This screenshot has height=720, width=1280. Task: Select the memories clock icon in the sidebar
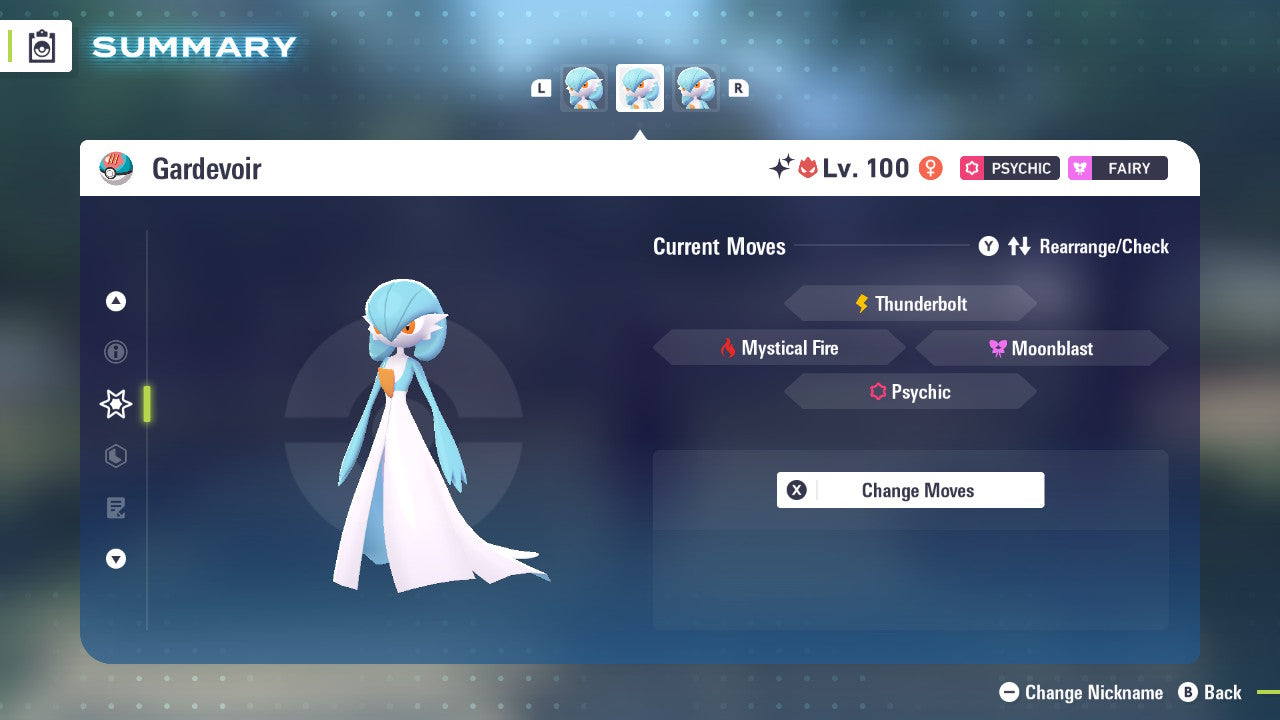pyautogui.click(x=115, y=456)
